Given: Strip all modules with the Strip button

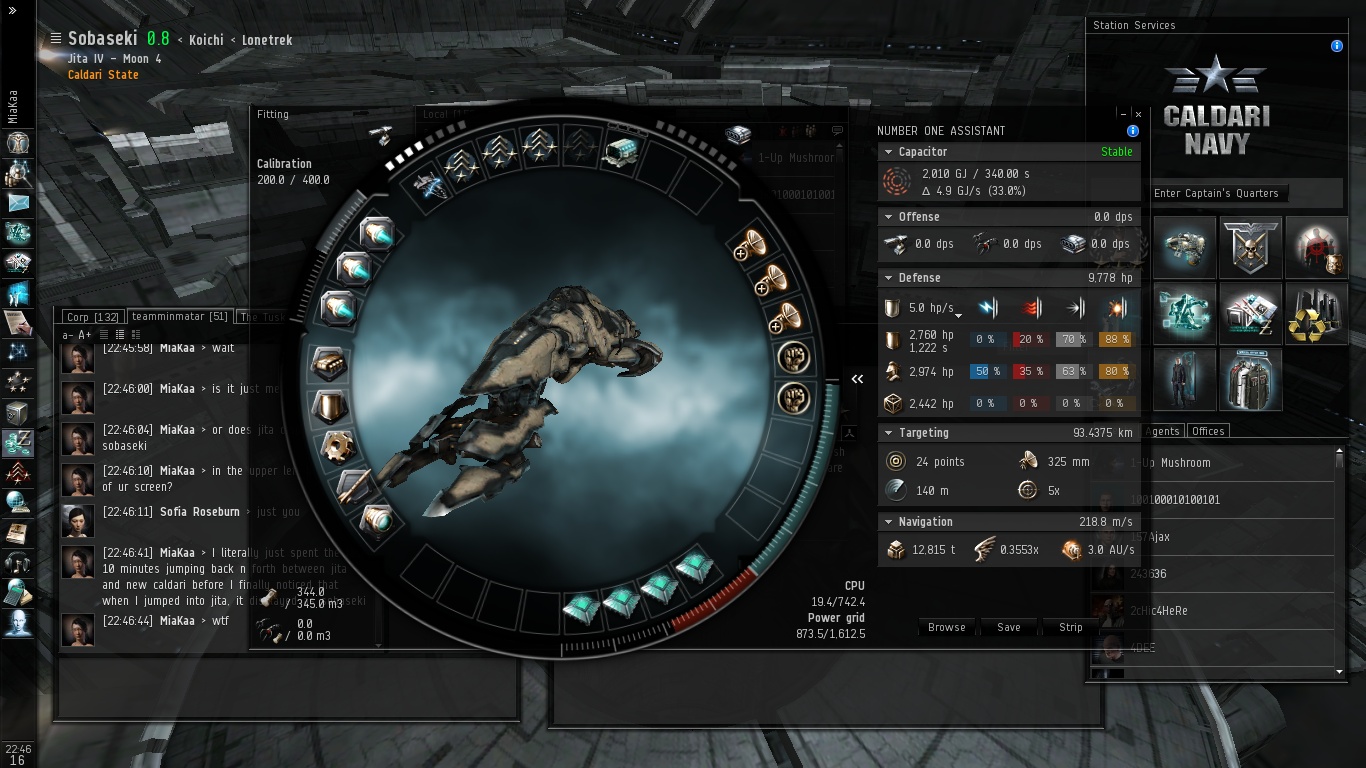Looking at the screenshot, I should pos(1070,627).
